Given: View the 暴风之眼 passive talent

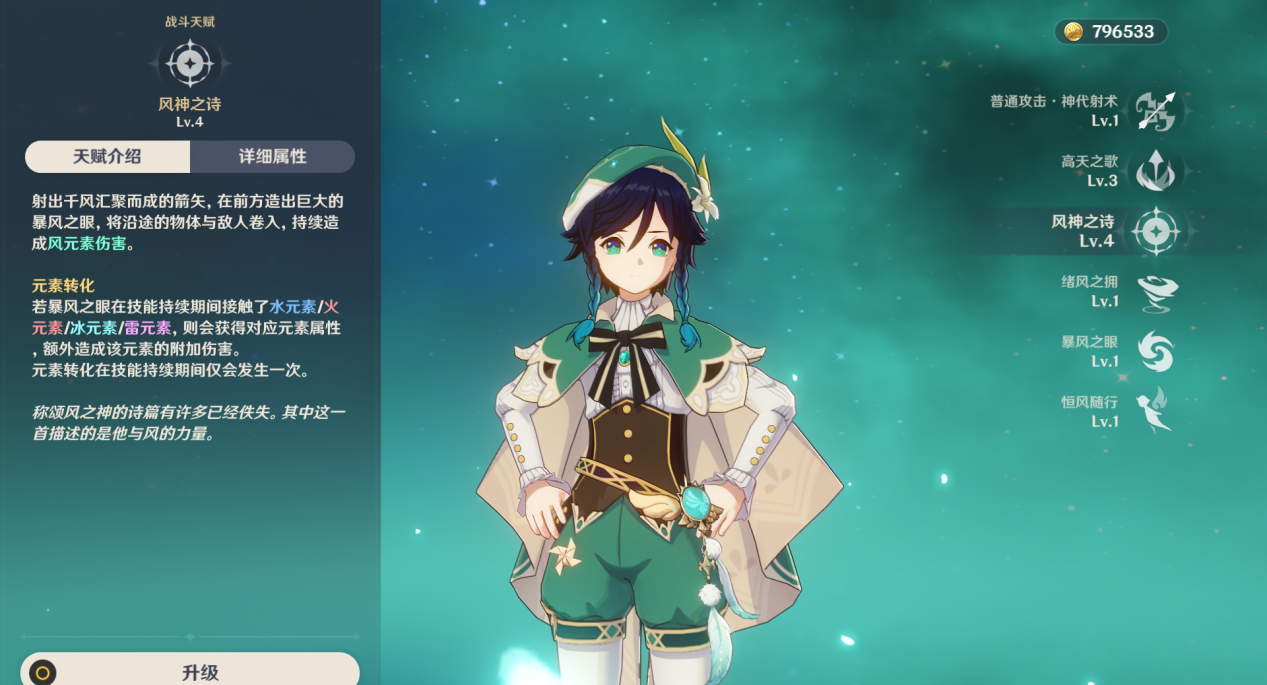Looking at the screenshot, I should 1155,352.
